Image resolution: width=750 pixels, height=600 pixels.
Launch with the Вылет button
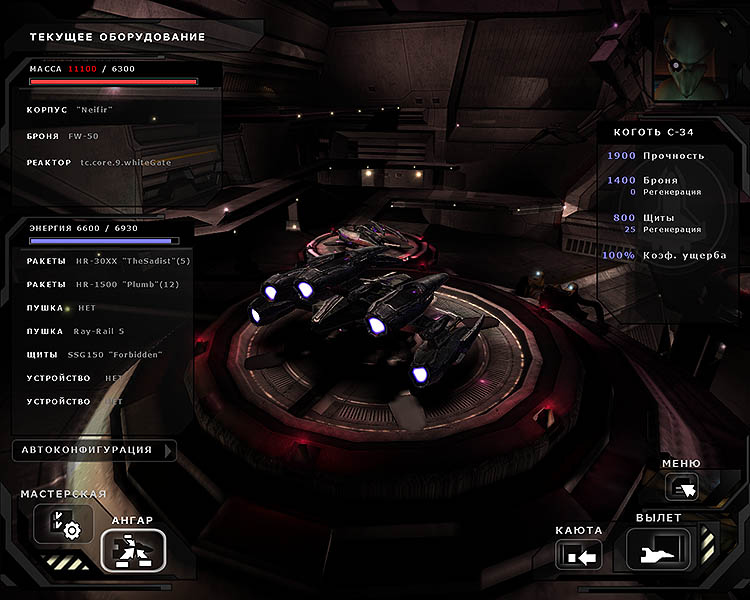[x=659, y=549]
